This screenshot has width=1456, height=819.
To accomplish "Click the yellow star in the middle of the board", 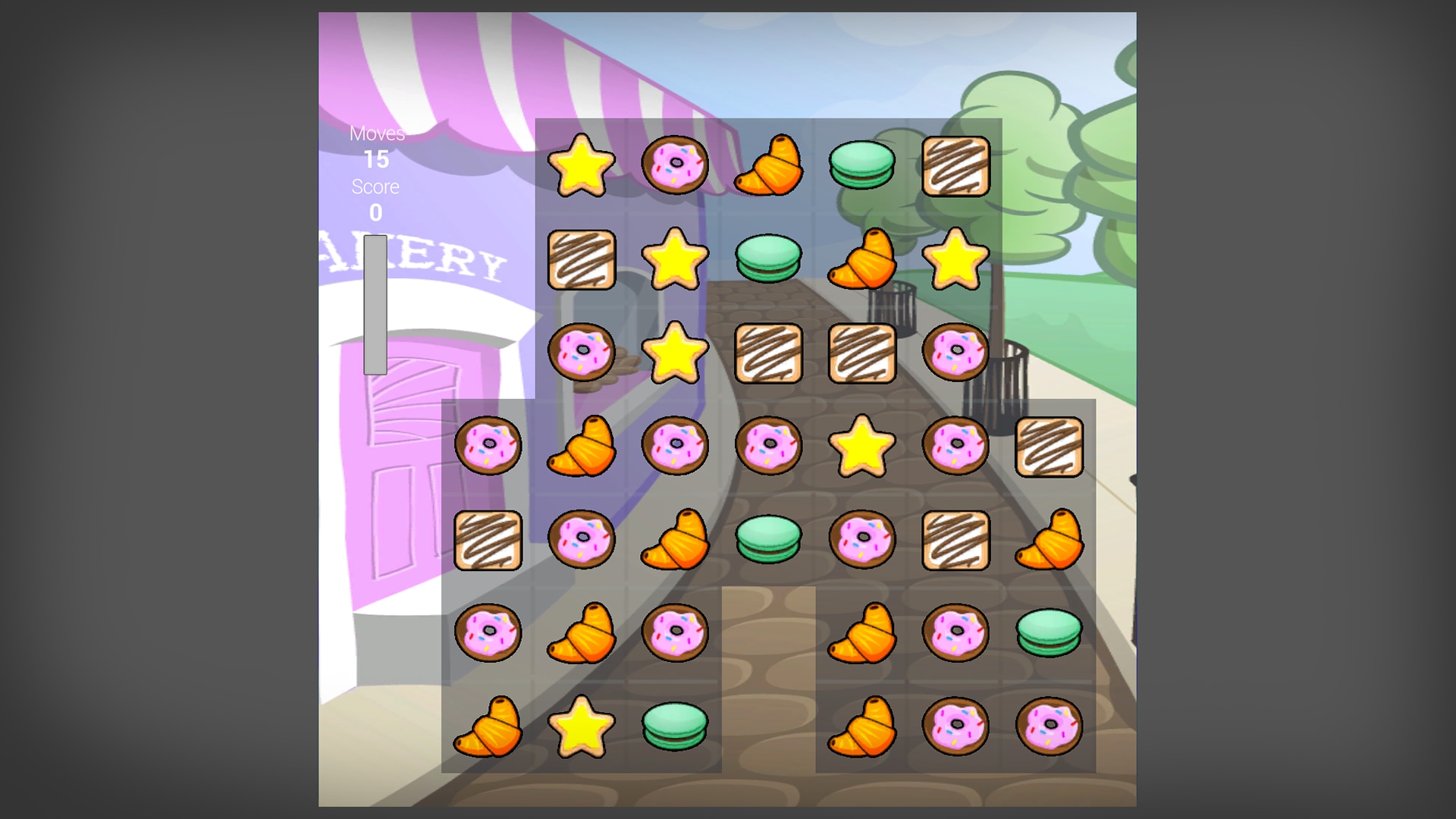I will (x=862, y=447).
